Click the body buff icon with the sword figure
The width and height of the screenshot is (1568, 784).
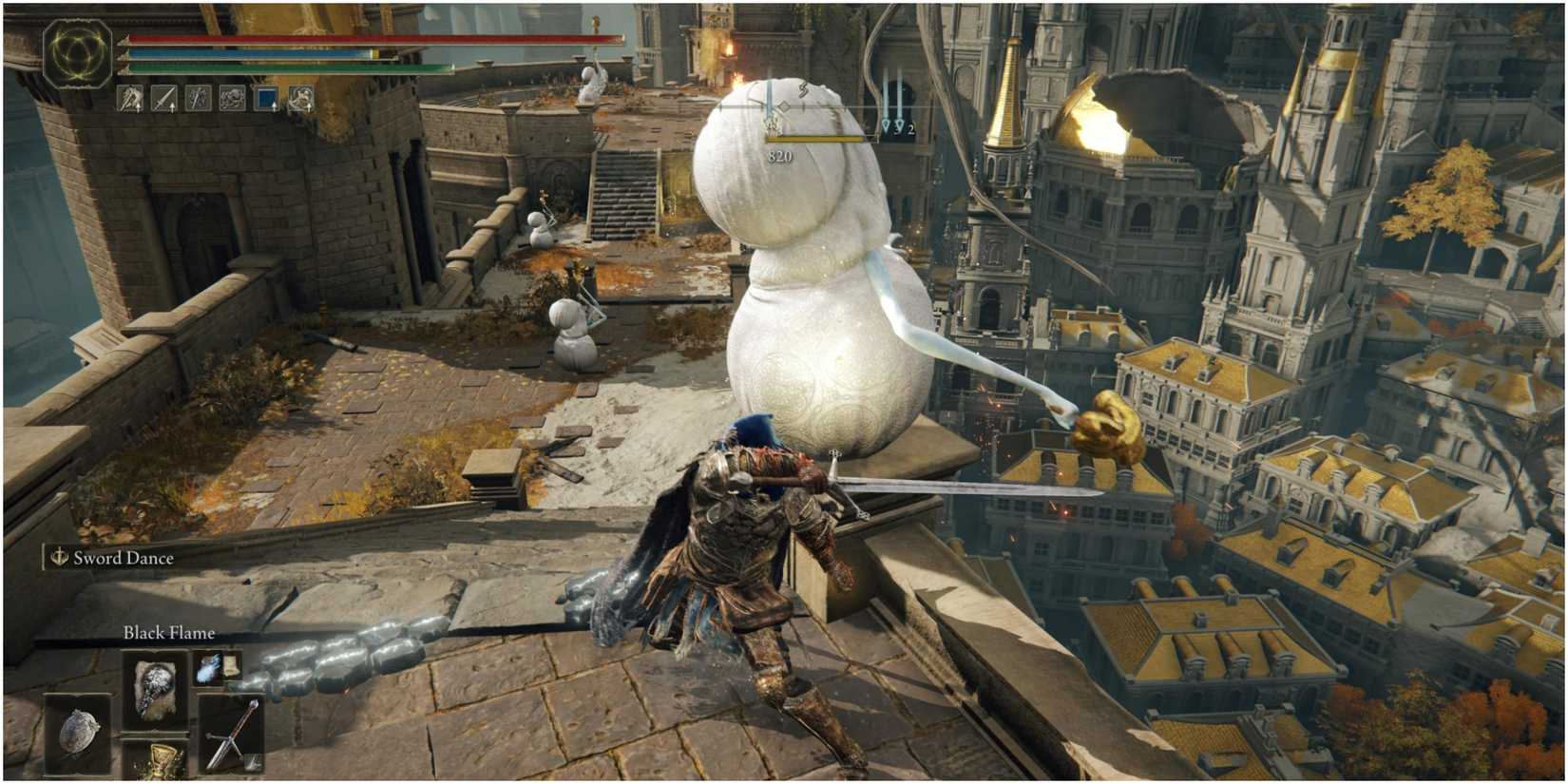coord(197,98)
